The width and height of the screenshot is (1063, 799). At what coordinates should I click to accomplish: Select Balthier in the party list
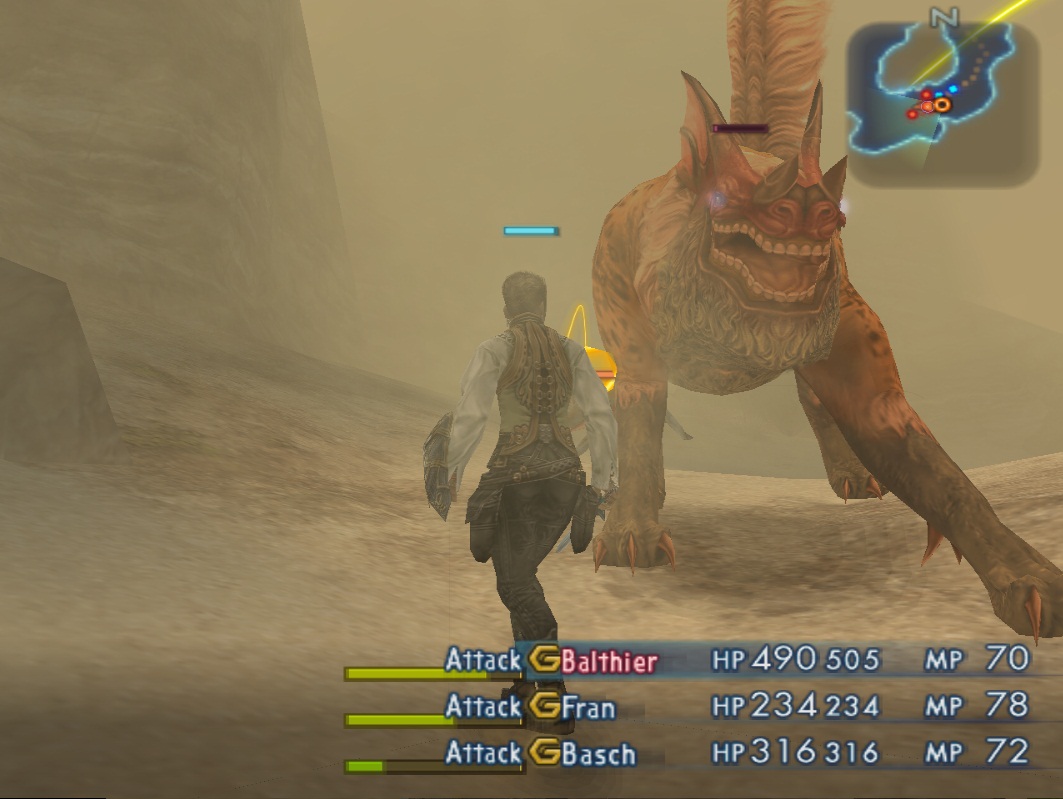point(609,661)
